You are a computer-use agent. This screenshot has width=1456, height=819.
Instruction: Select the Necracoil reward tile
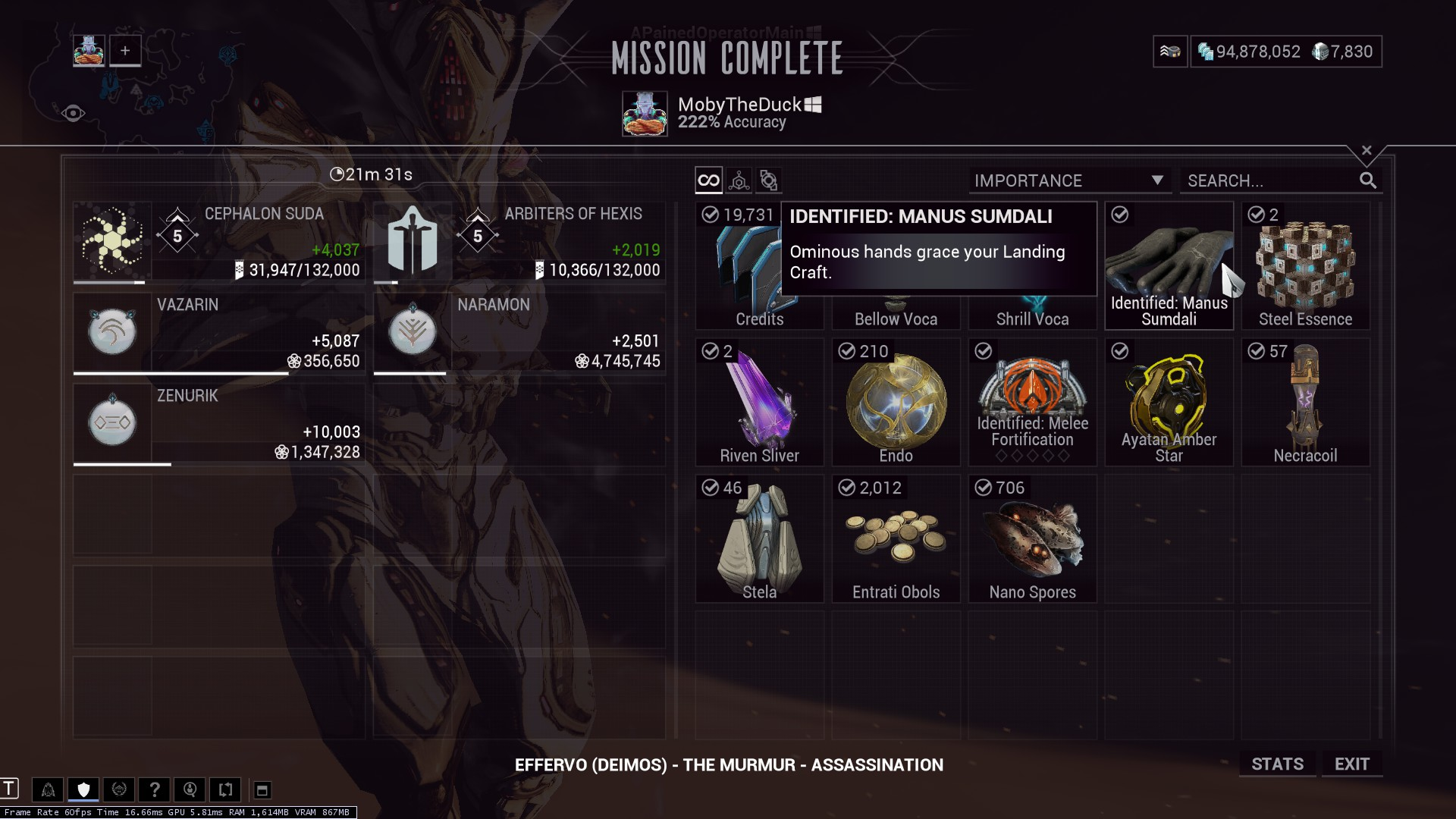pos(1305,402)
